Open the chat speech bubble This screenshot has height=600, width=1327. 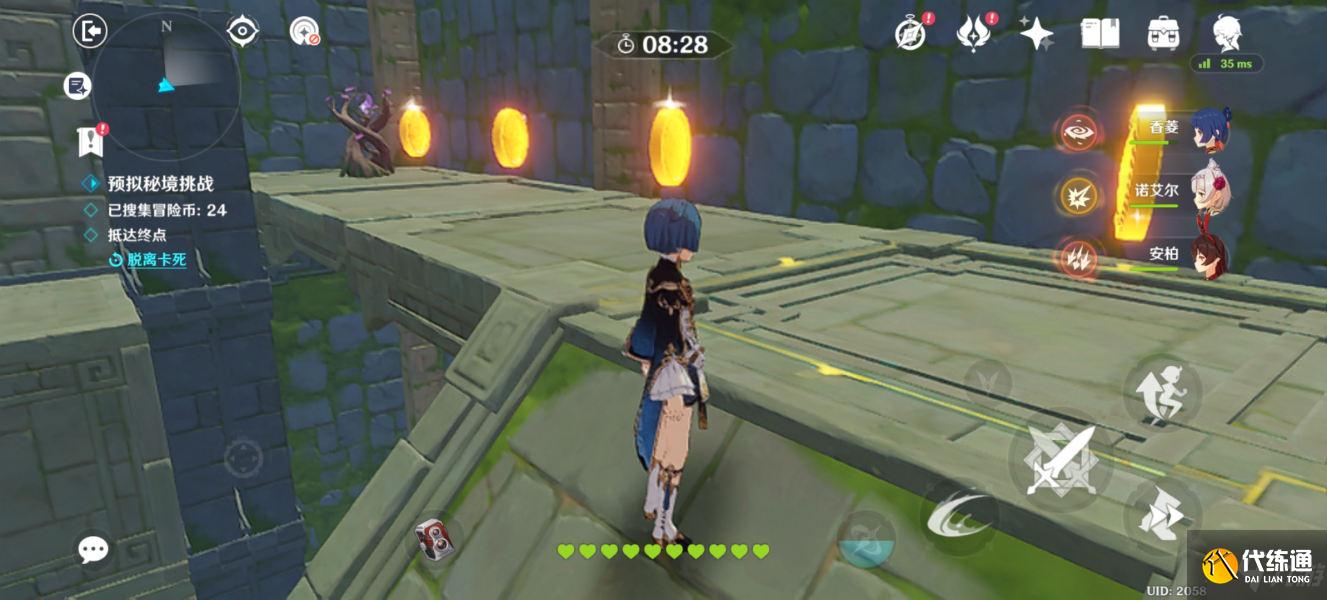tap(94, 548)
